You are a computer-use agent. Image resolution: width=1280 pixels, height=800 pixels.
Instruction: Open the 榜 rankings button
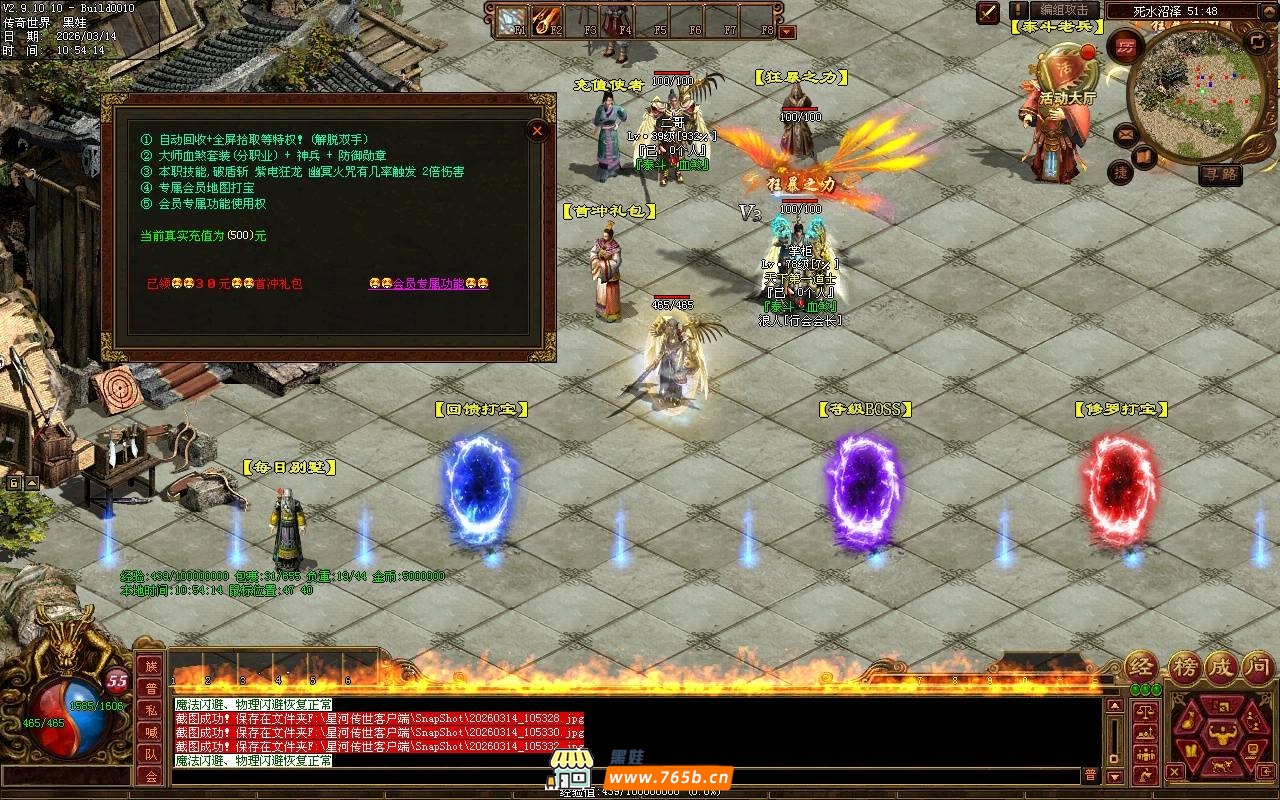click(x=1184, y=668)
